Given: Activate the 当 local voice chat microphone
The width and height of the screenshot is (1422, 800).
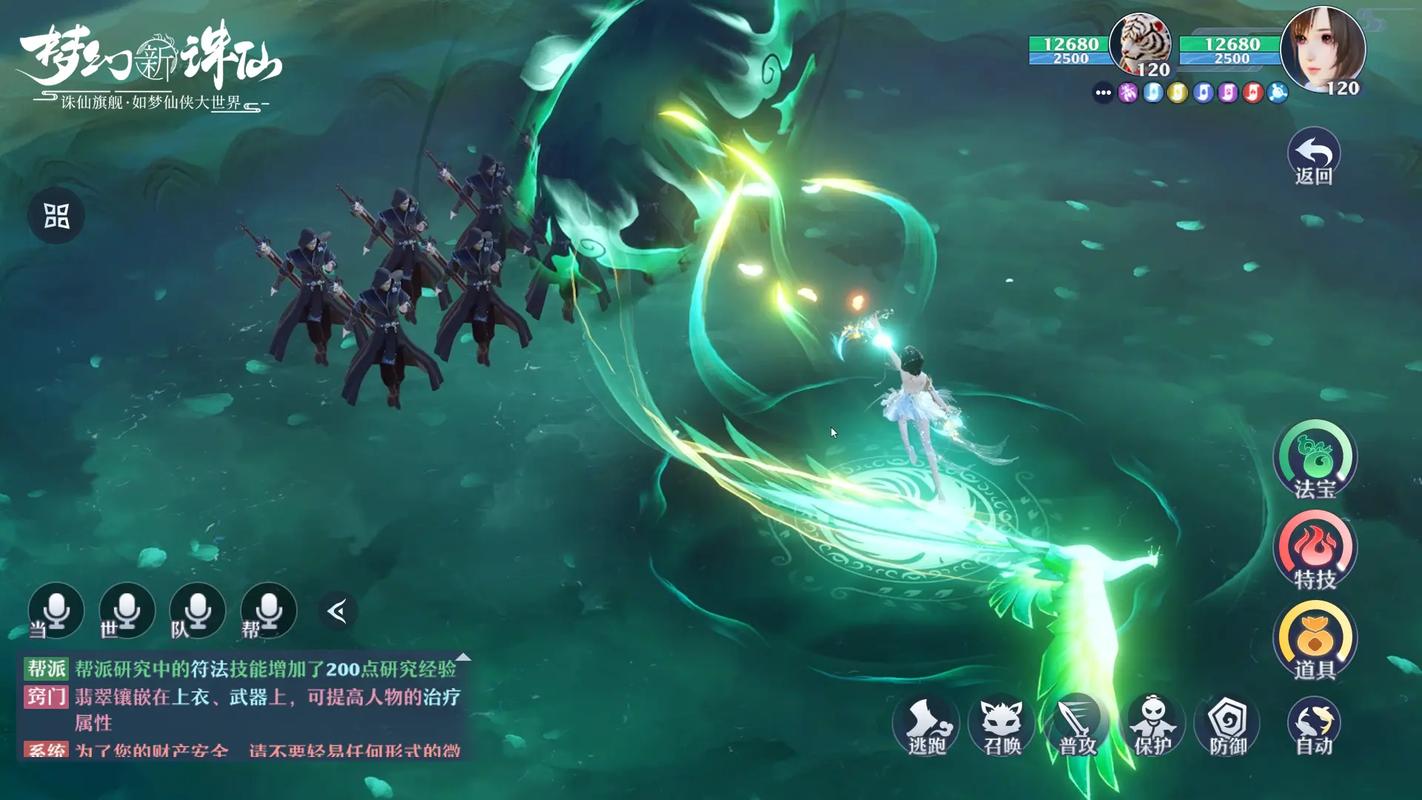Looking at the screenshot, I should [56, 610].
